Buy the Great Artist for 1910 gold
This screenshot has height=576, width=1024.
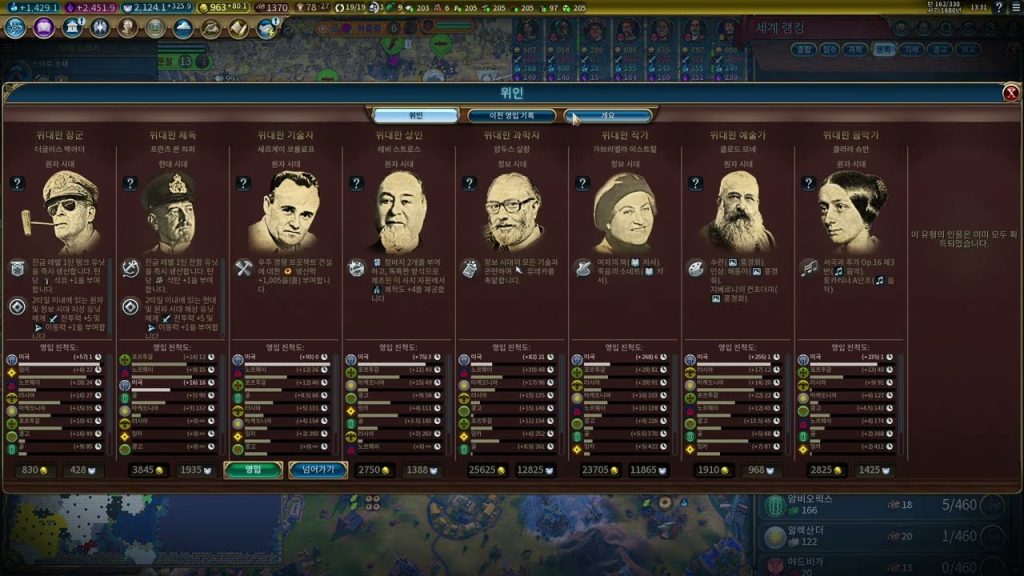click(711, 469)
